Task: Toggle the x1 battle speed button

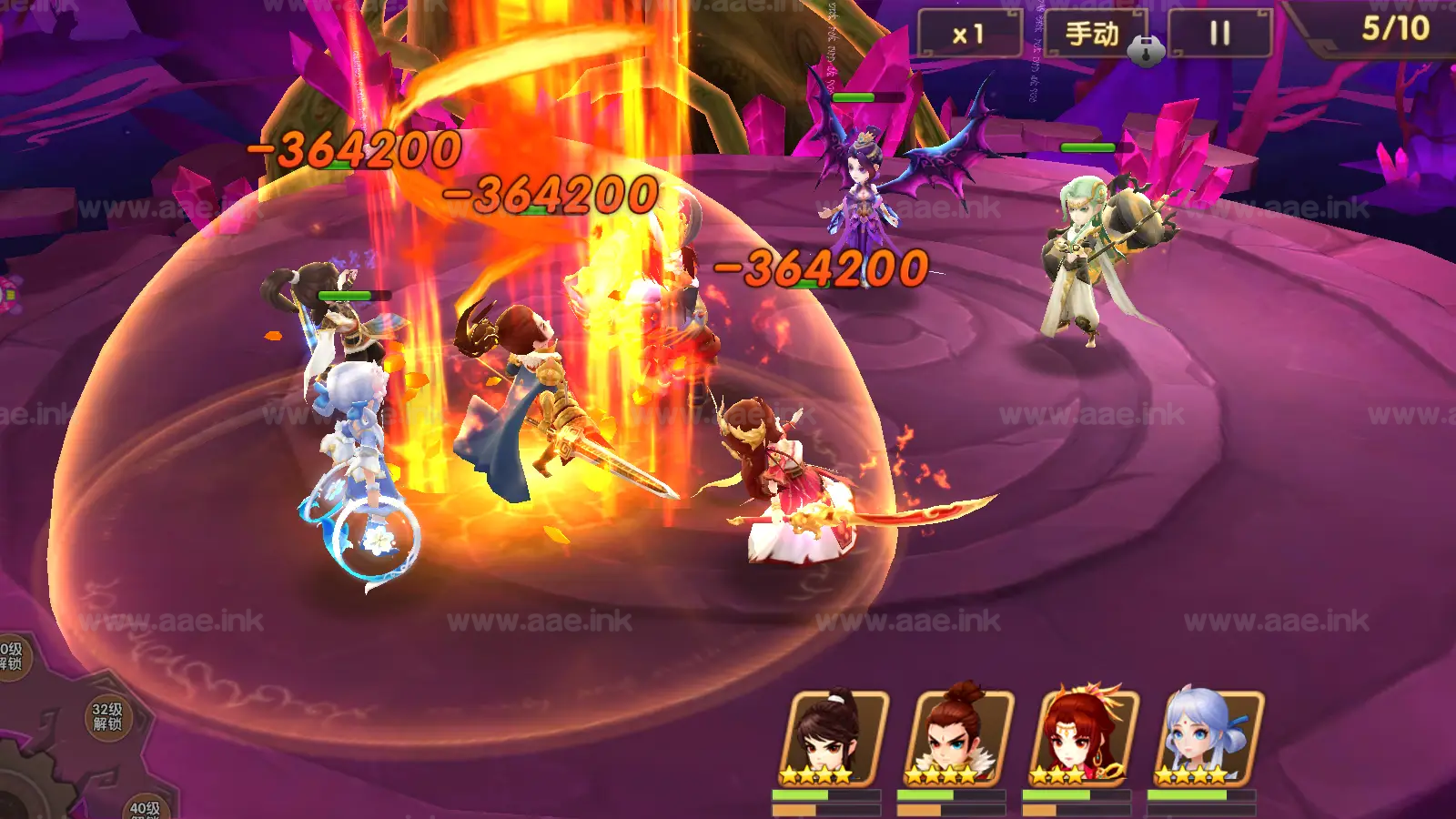Action: click(x=970, y=35)
